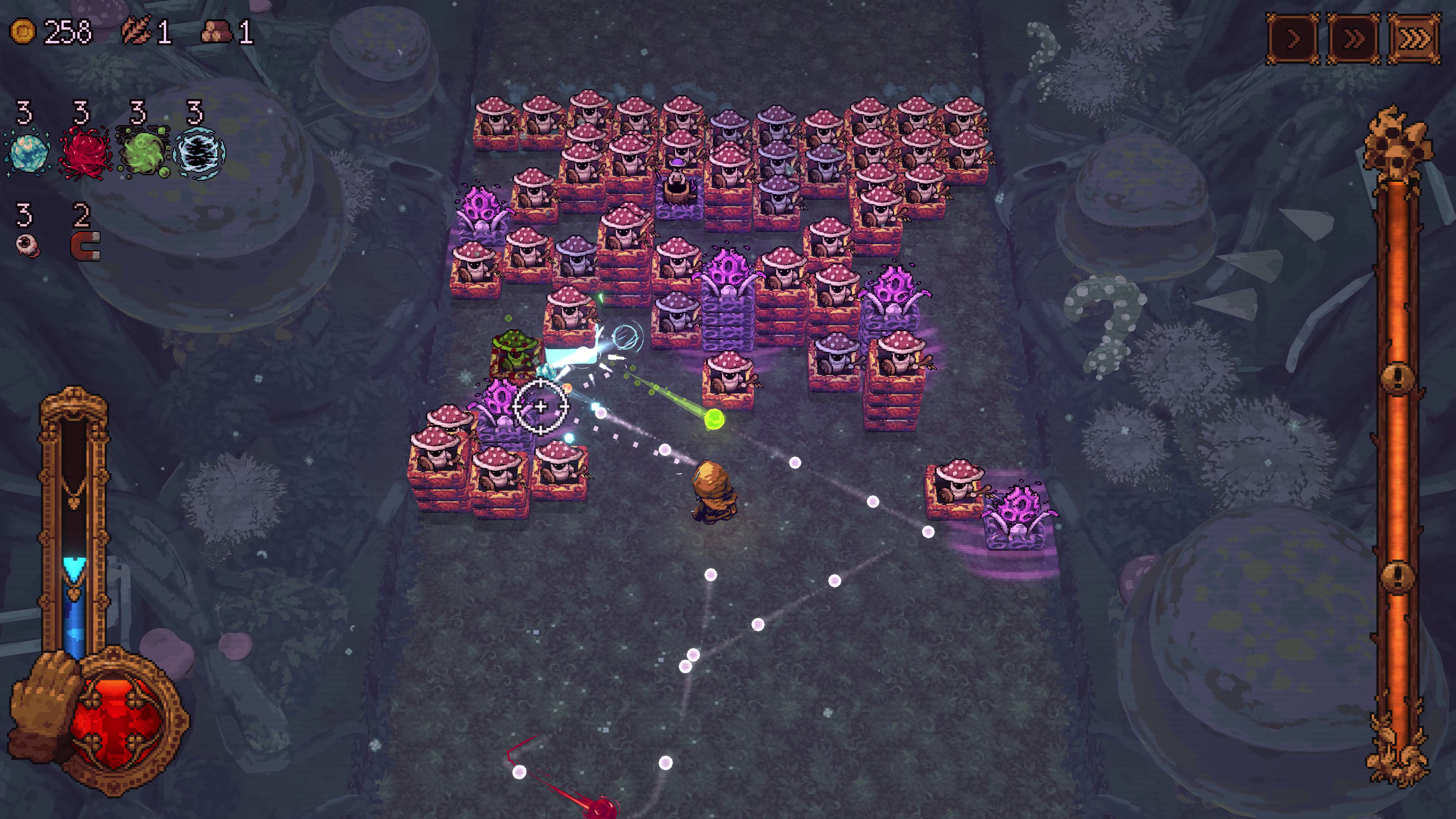The width and height of the screenshot is (1456, 819).
Task: Set game speed to single arrow
Action: pyautogui.click(x=1293, y=39)
